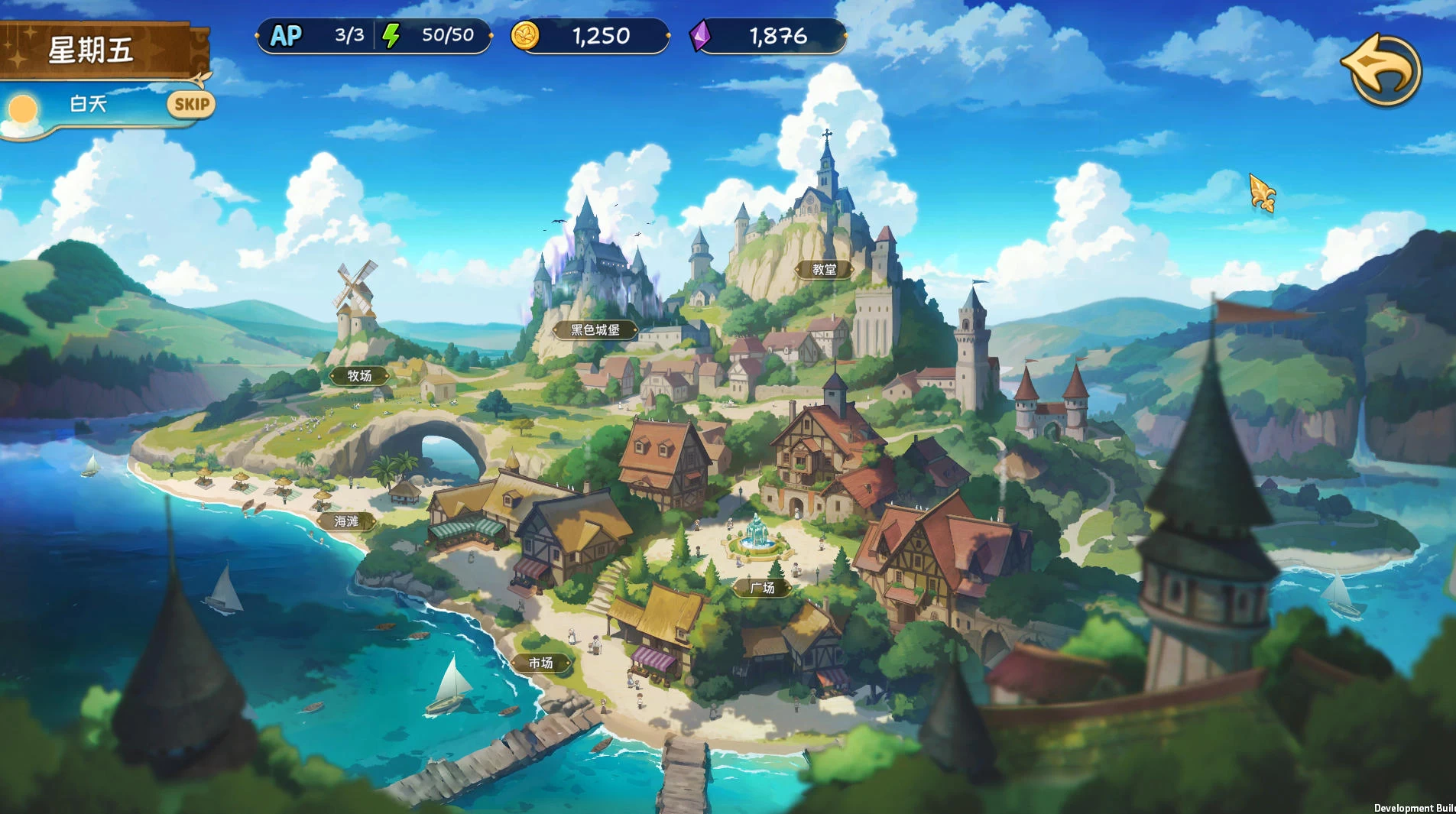
Task: Click the 50/50 energy counter
Action: coord(447,34)
